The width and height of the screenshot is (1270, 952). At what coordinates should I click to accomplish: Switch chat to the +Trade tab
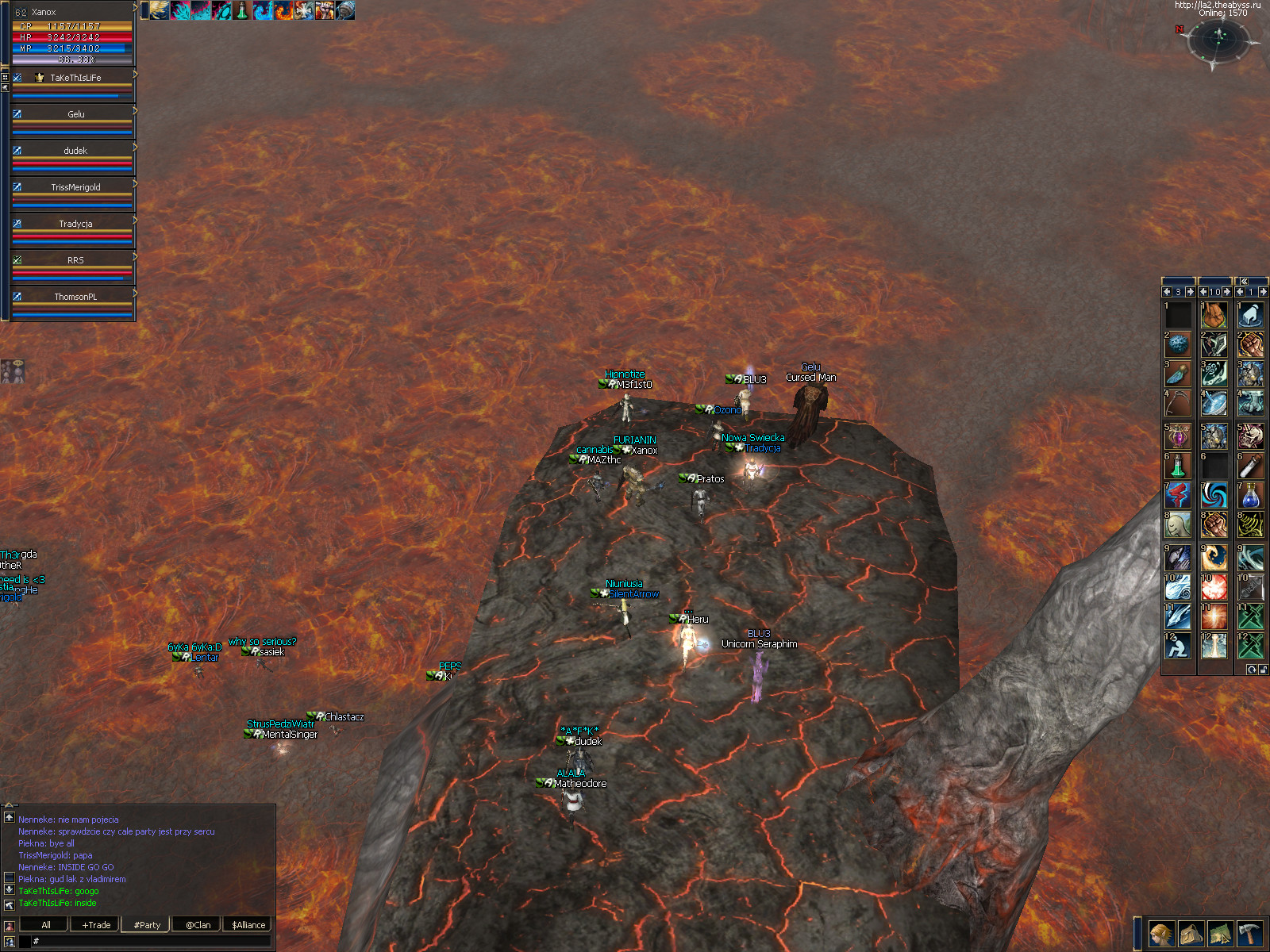(96, 924)
